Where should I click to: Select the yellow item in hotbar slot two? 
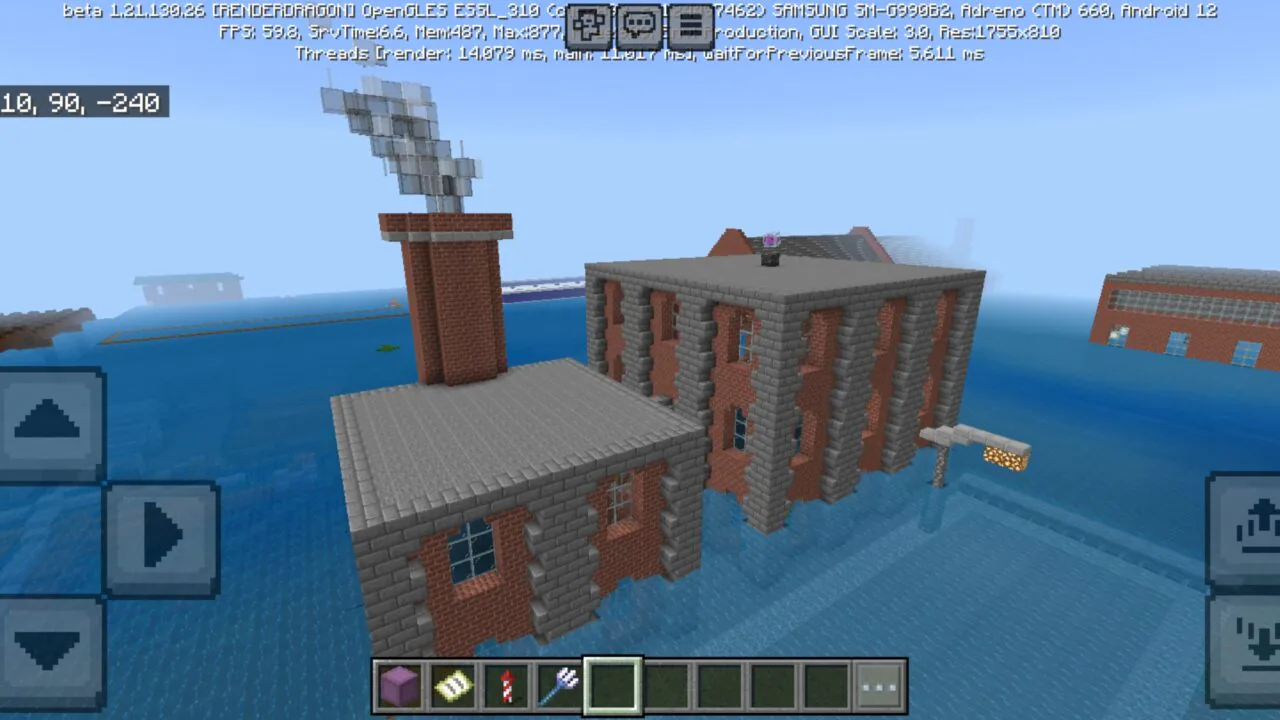(x=454, y=683)
